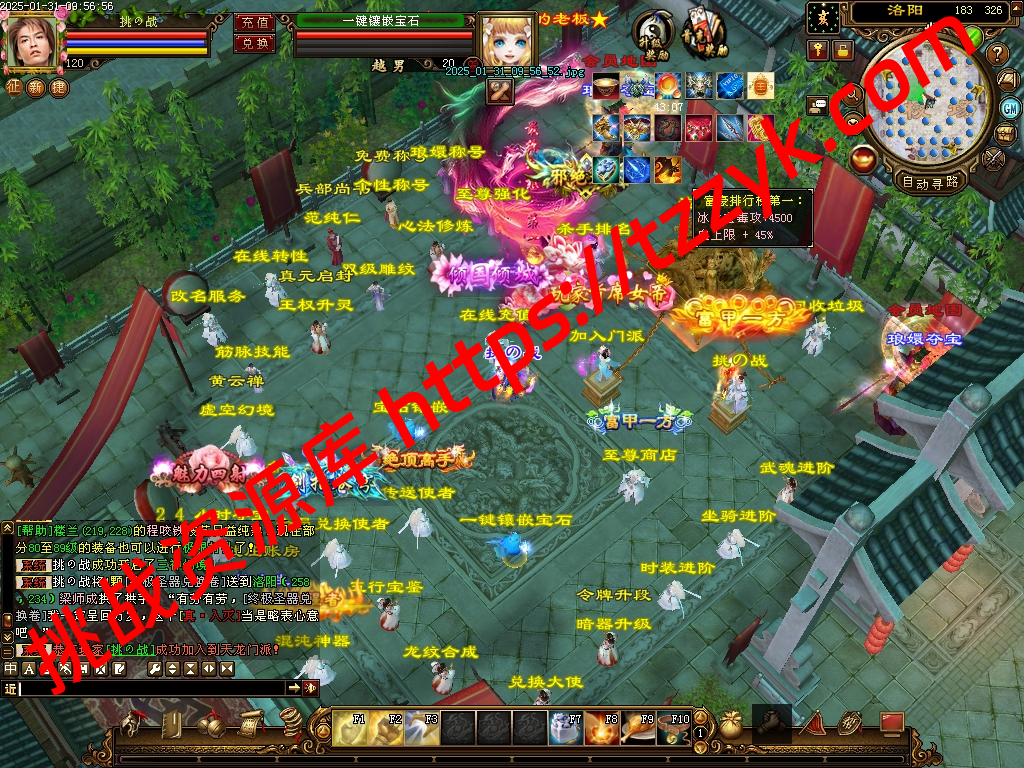Viewport: 1024px width, 768px height.
Task: Focus the chat input field
Action: coord(152,688)
